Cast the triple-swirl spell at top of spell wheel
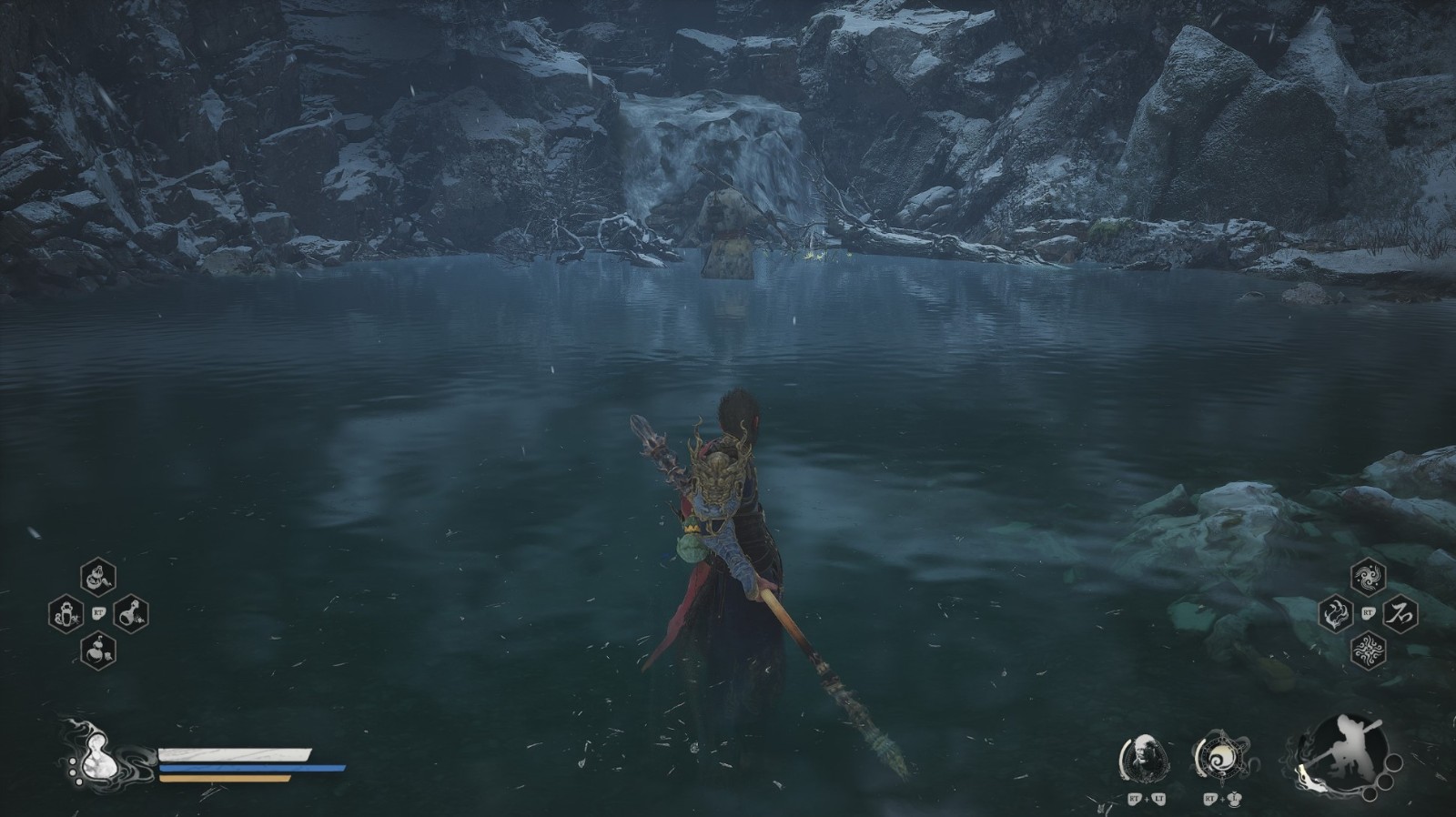The height and width of the screenshot is (817, 1456). click(1367, 577)
